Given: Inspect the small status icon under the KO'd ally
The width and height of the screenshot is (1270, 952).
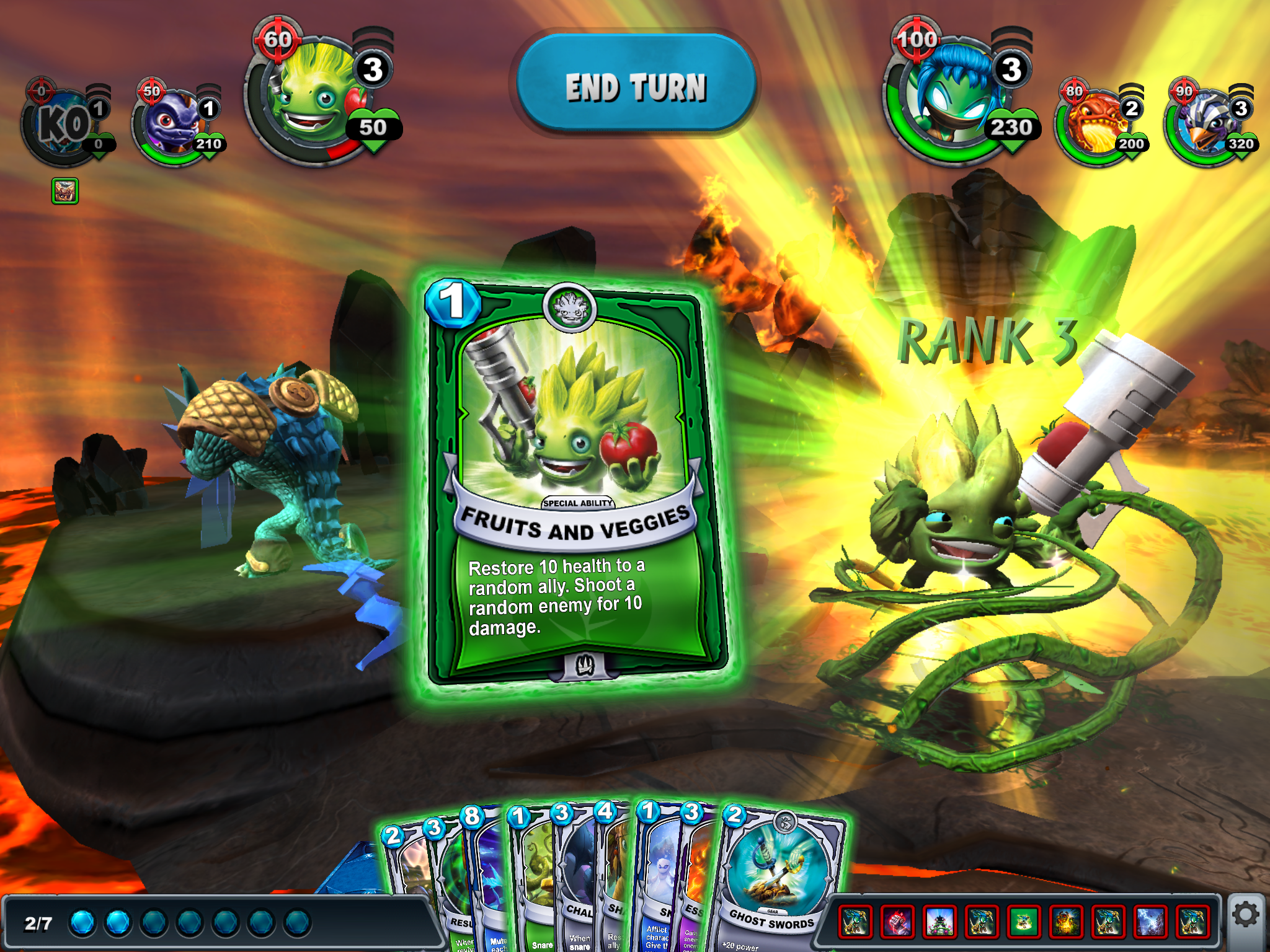Looking at the screenshot, I should pos(64,191).
